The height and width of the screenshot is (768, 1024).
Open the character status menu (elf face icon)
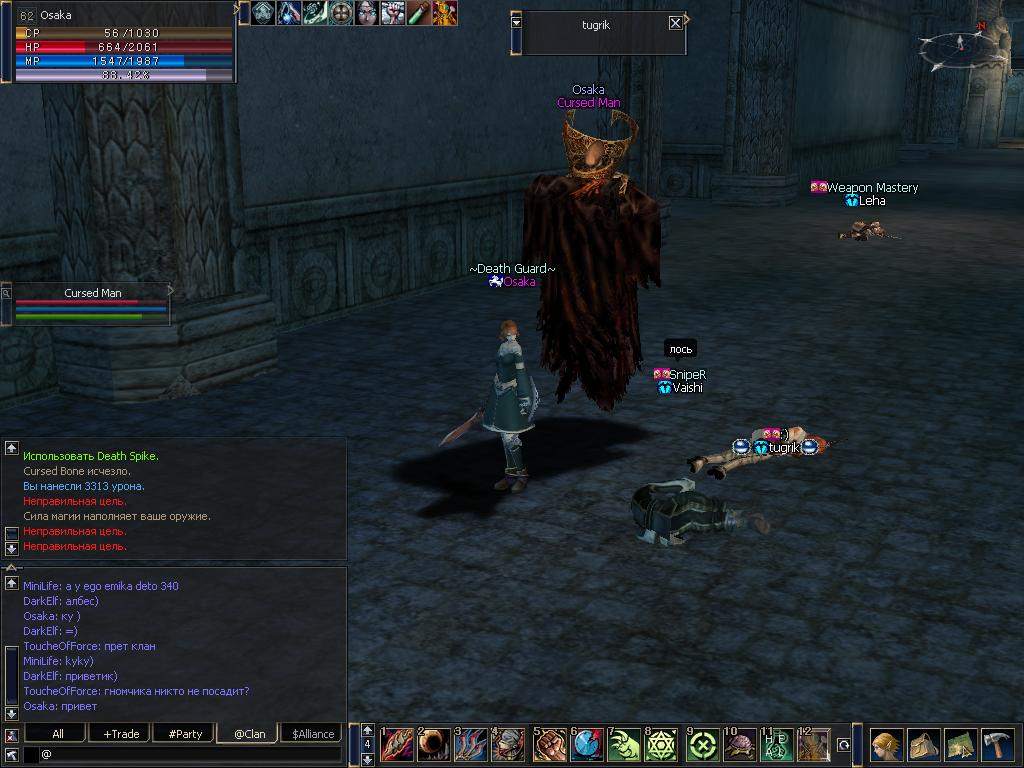point(885,745)
